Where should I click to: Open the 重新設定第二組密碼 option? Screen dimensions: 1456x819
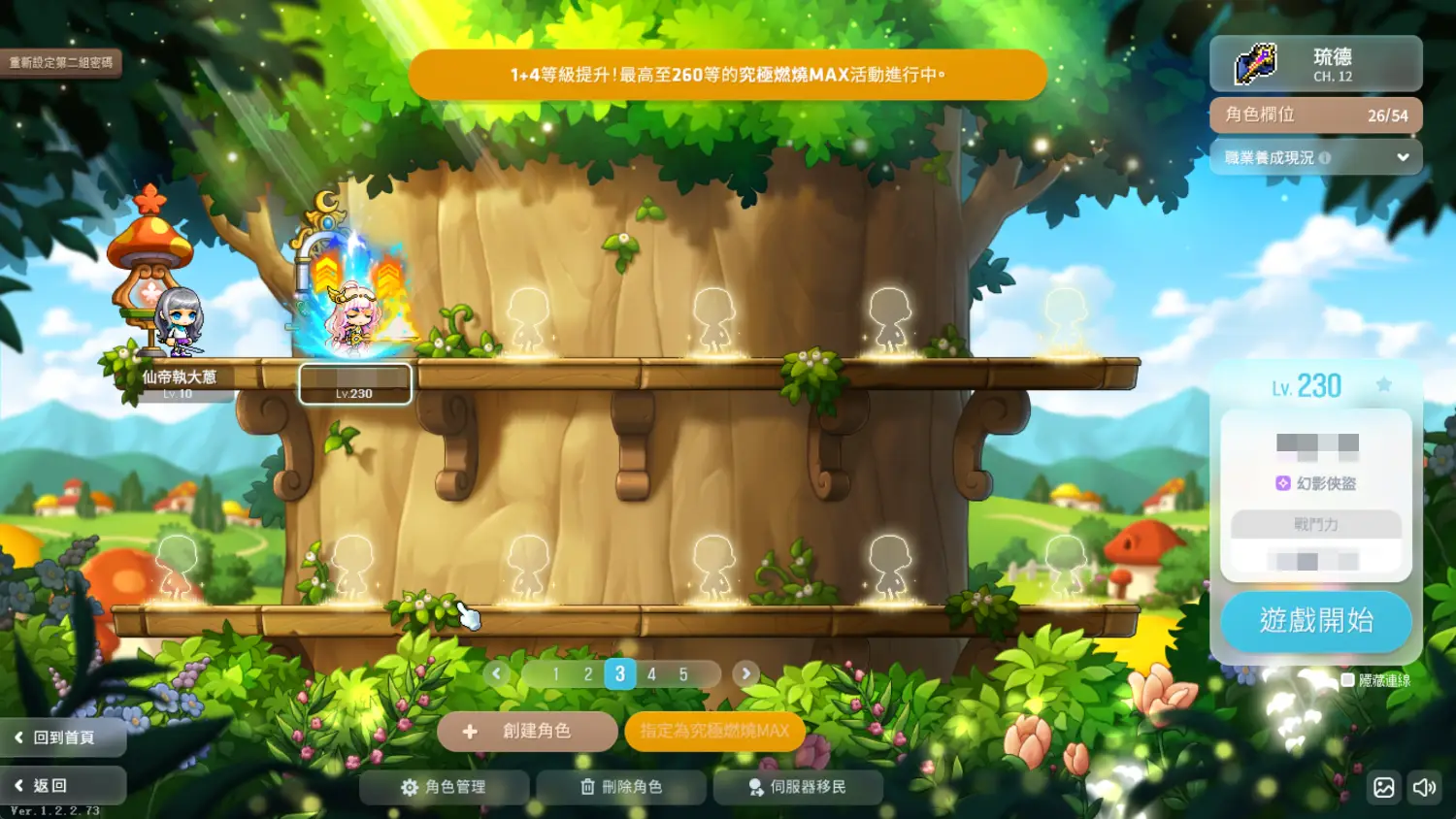point(61,63)
